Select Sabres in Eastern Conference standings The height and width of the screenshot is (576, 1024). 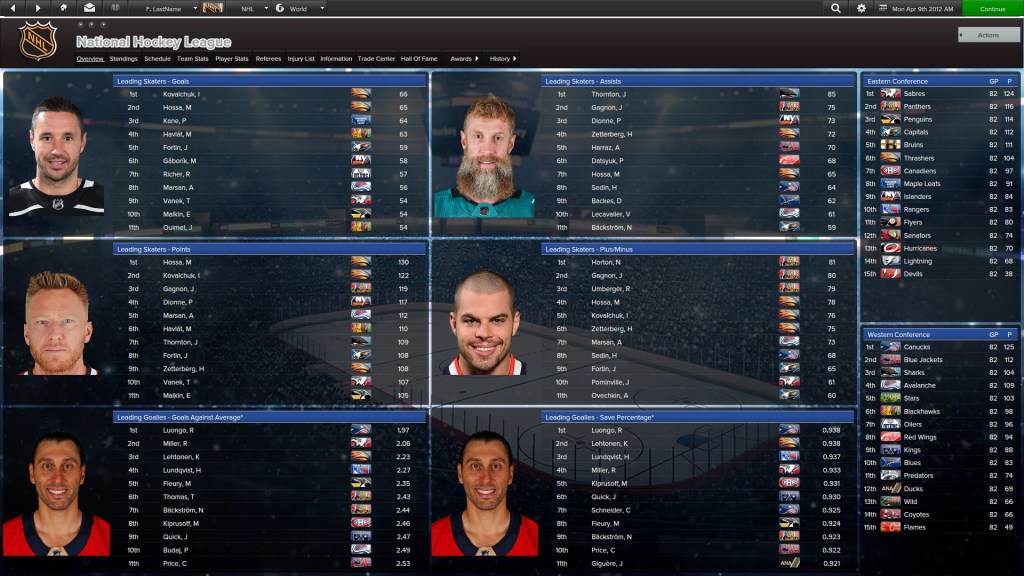tap(916, 94)
